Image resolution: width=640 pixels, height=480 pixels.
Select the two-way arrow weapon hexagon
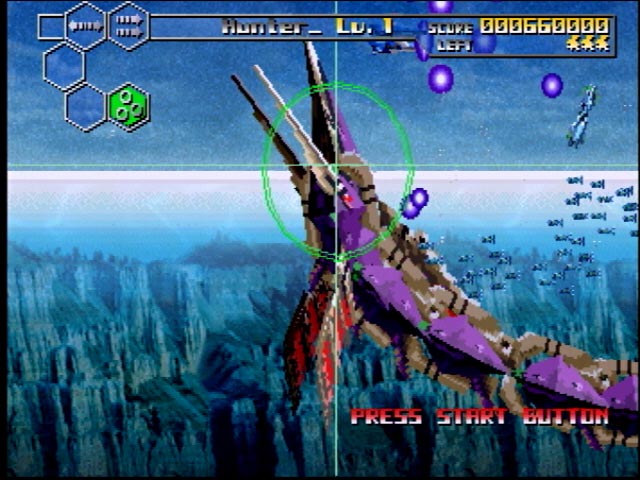86,25
